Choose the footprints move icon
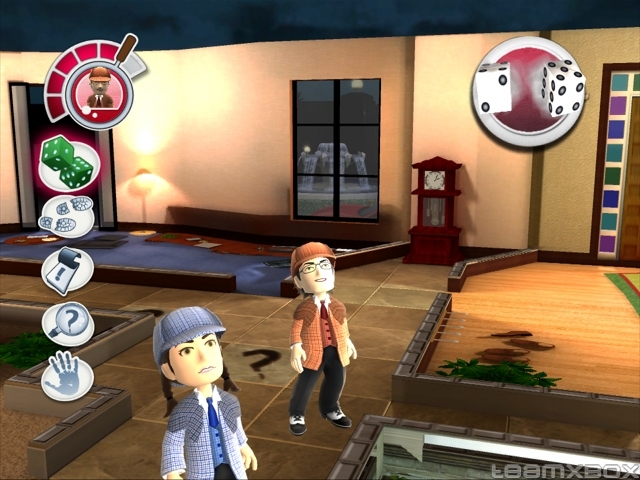 tap(67, 216)
